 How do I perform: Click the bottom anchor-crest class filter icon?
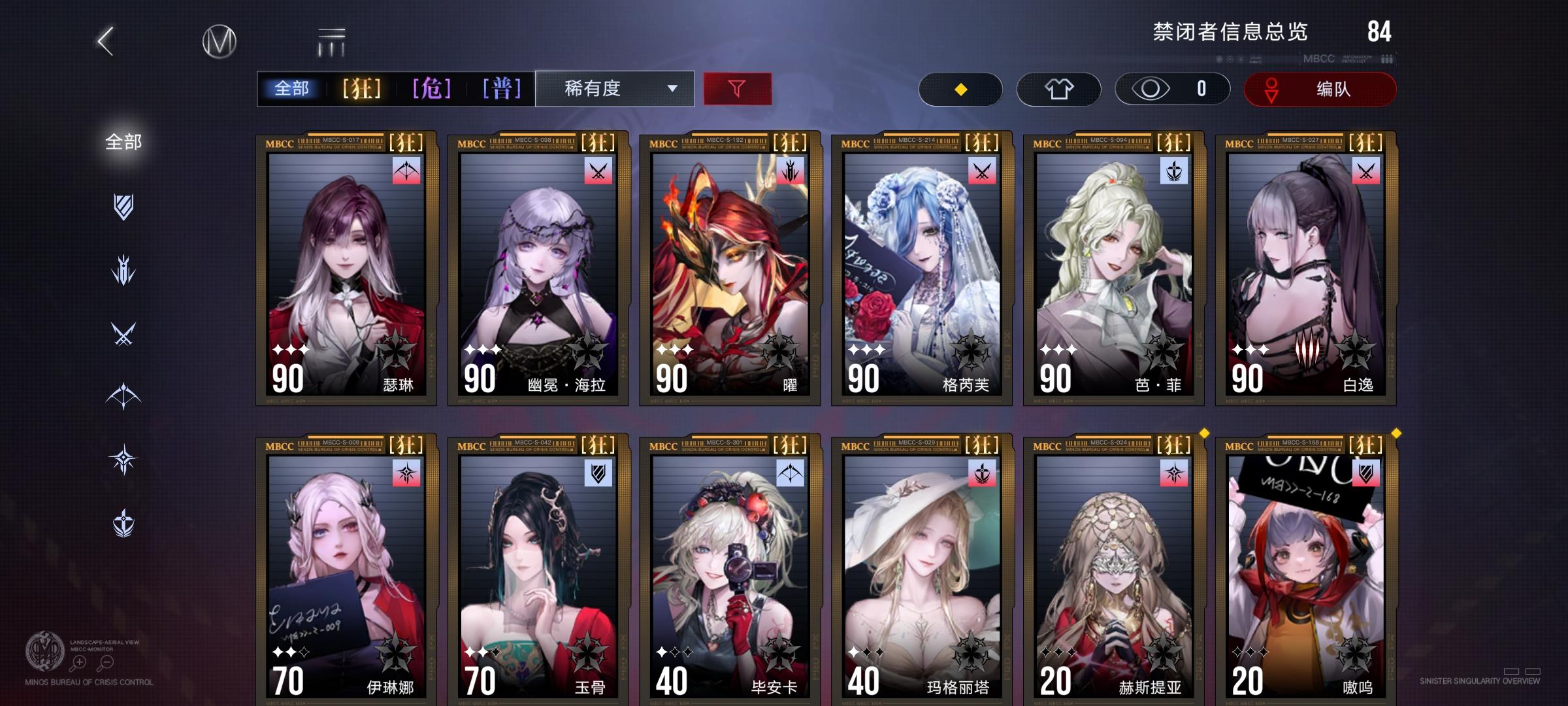(124, 523)
